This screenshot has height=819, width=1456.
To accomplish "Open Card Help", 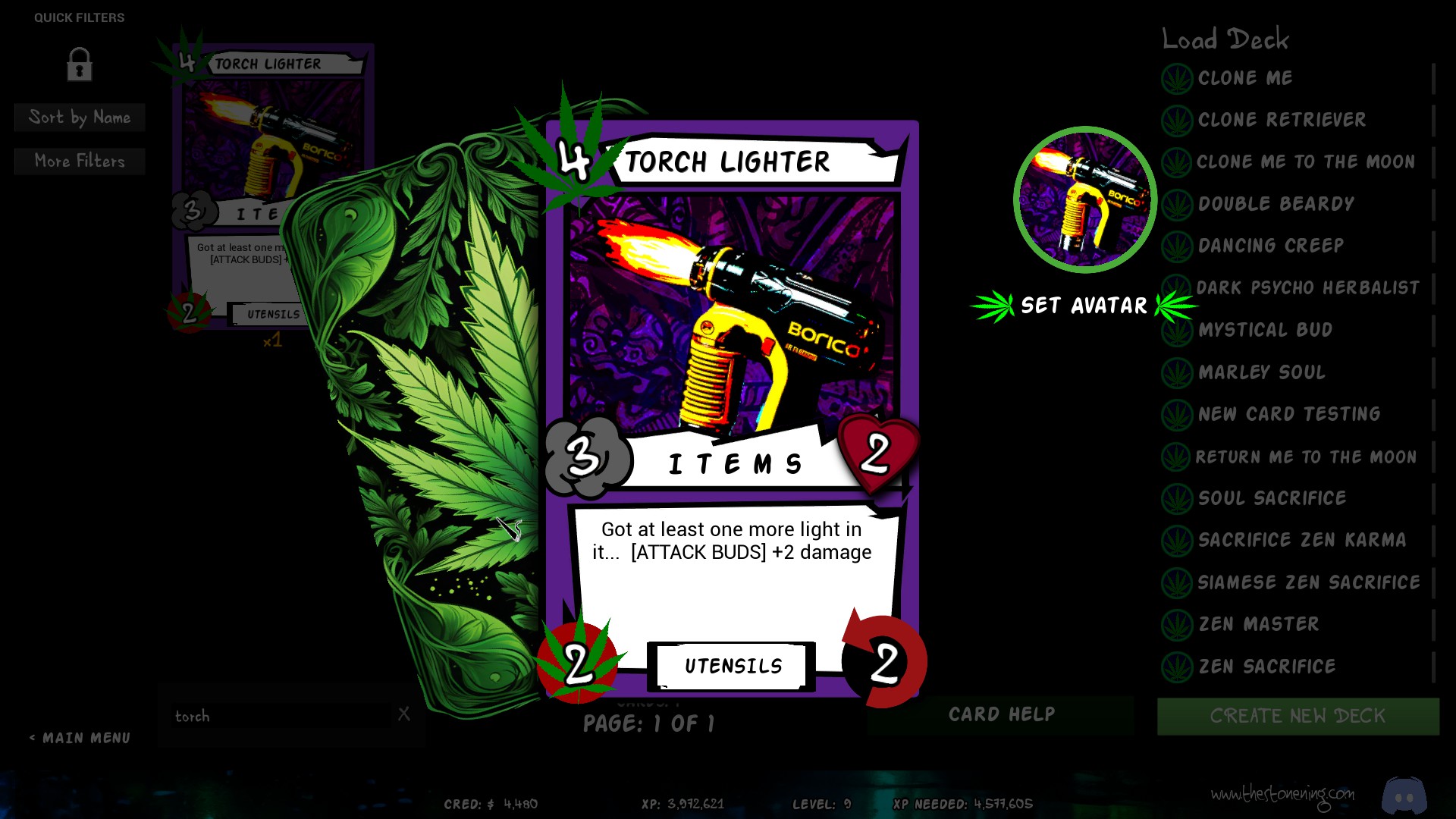I will (1001, 714).
